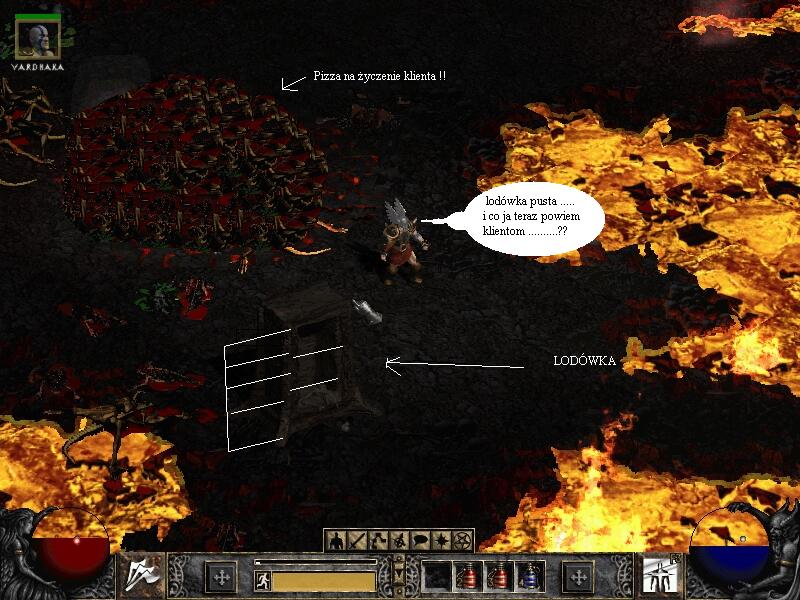Choose the left-click attack skill icon
This screenshot has width=800, height=600.
point(142,577)
